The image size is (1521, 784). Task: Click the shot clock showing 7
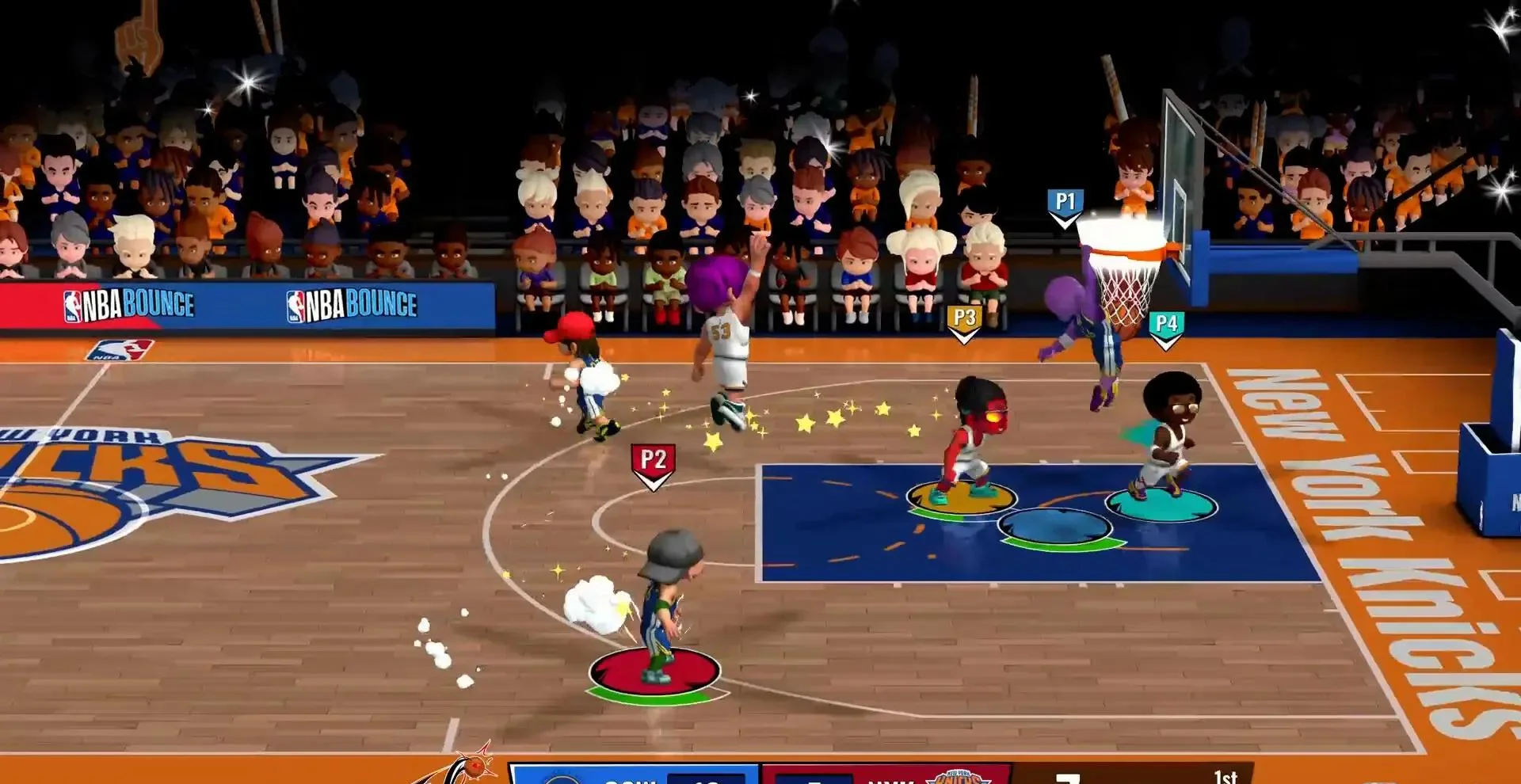coord(1069,778)
